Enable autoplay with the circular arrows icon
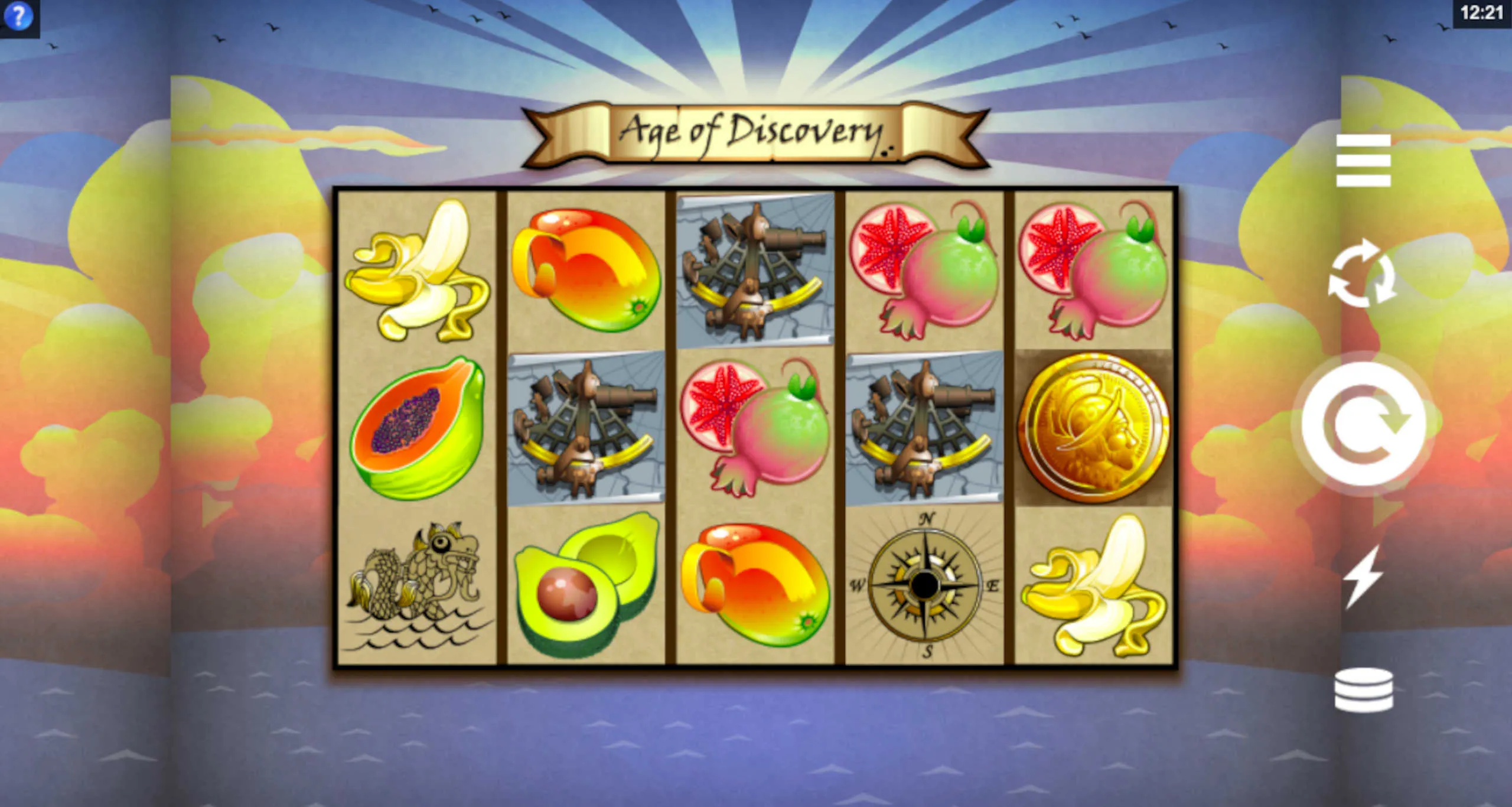 [1362, 274]
